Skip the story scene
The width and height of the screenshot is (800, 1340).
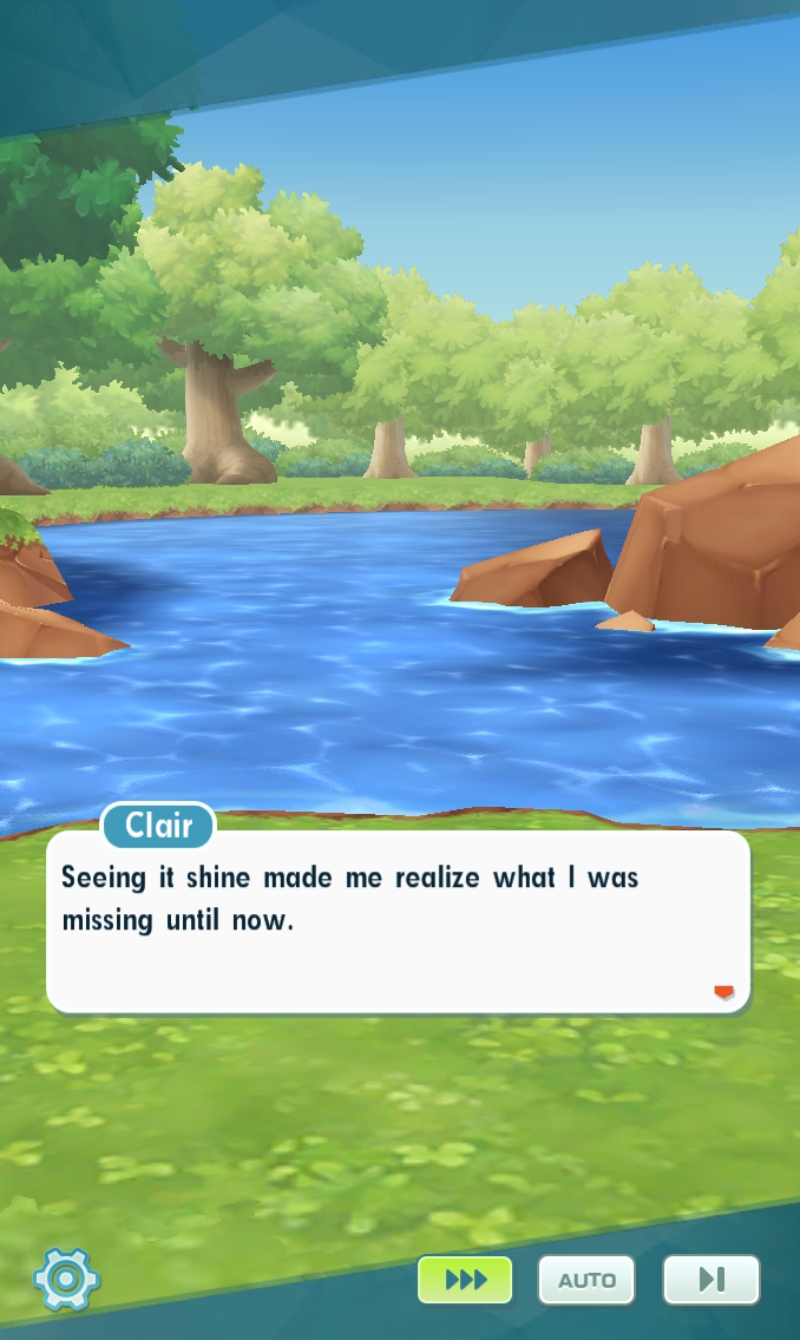(x=711, y=1279)
